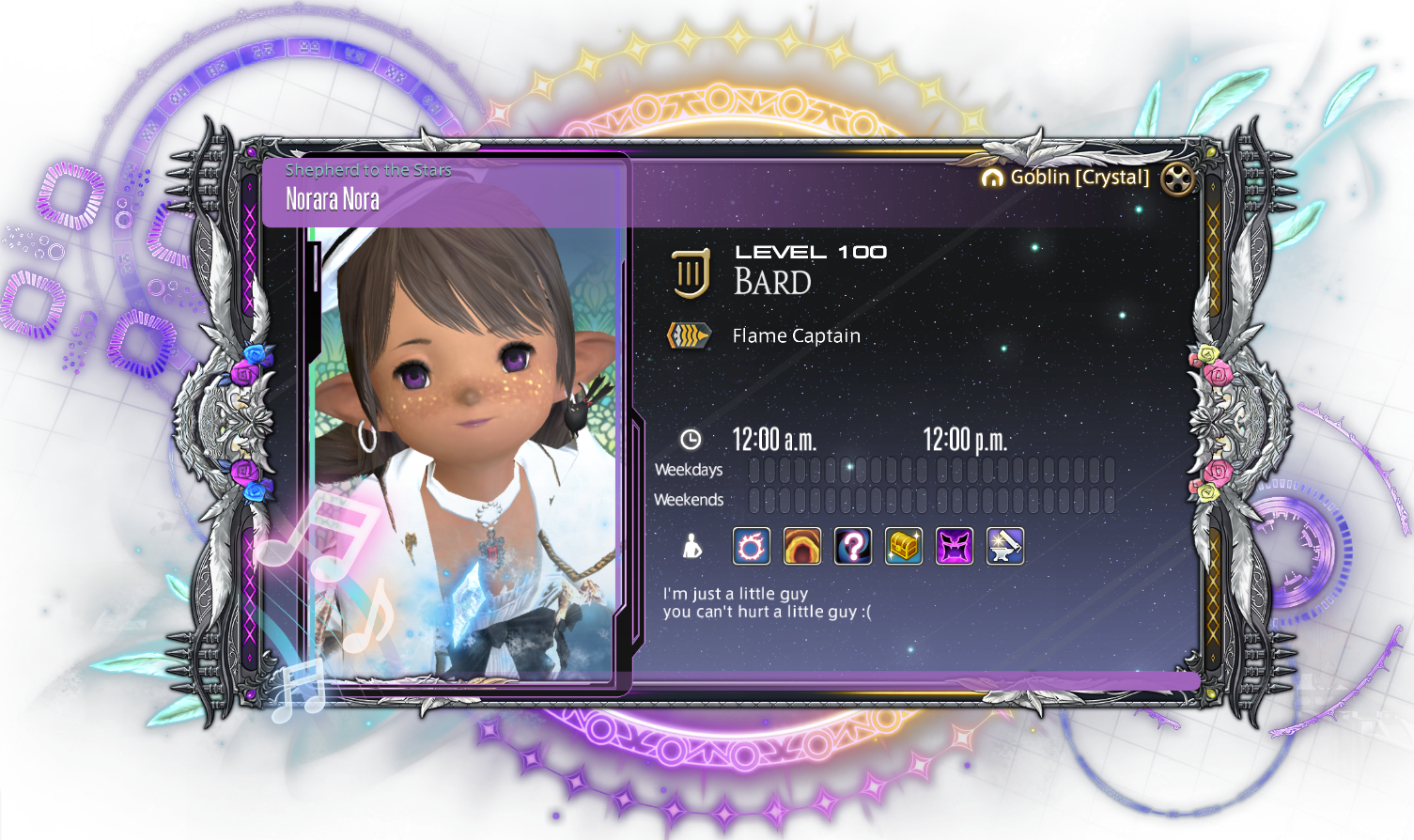
Task: Click the Flame Captain rank insignia
Action: (x=689, y=335)
